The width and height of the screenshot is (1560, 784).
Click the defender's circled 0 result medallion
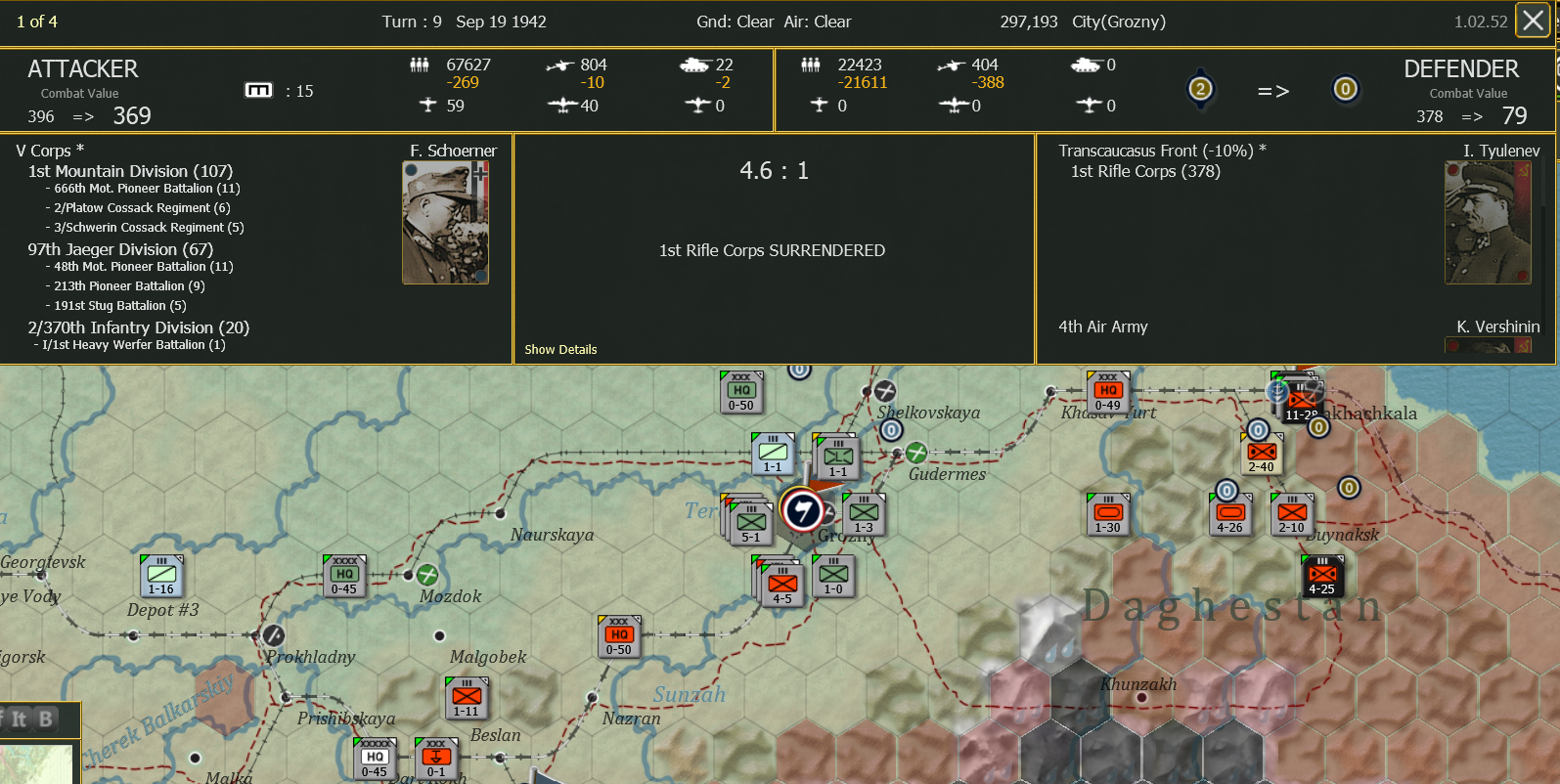pos(1345,89)
